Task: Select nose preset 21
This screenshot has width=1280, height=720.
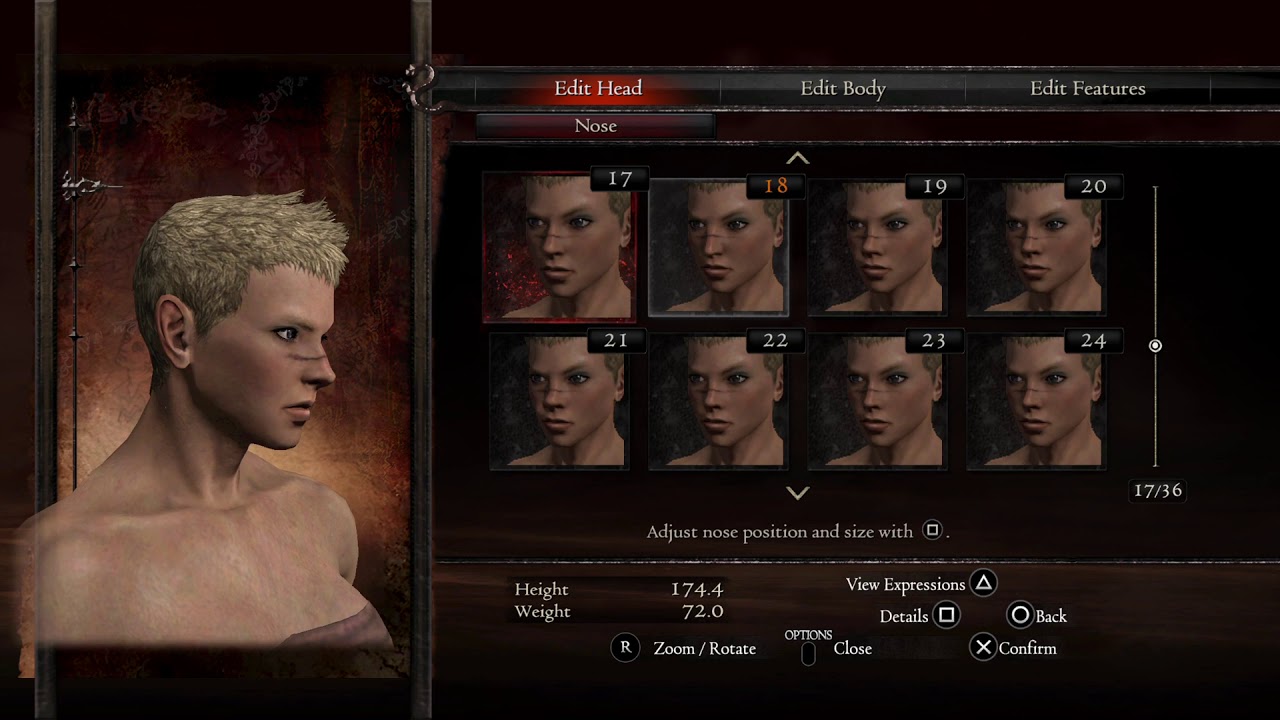Action: point(559,402)
